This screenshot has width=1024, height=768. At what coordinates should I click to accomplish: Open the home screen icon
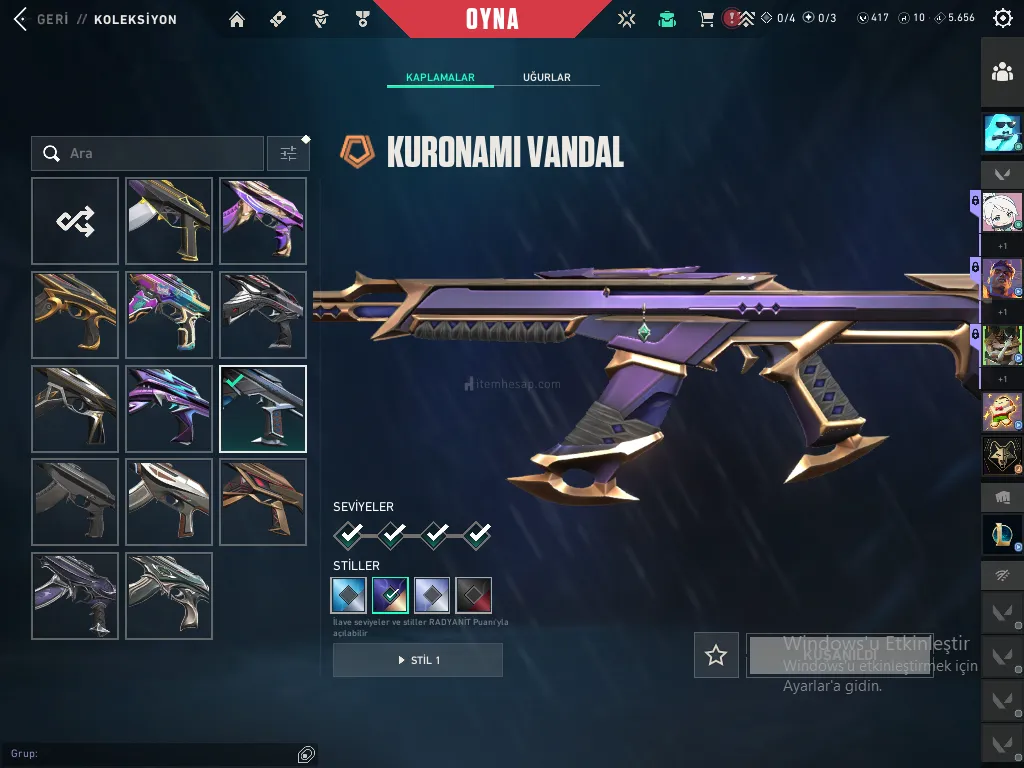point(237,19)
